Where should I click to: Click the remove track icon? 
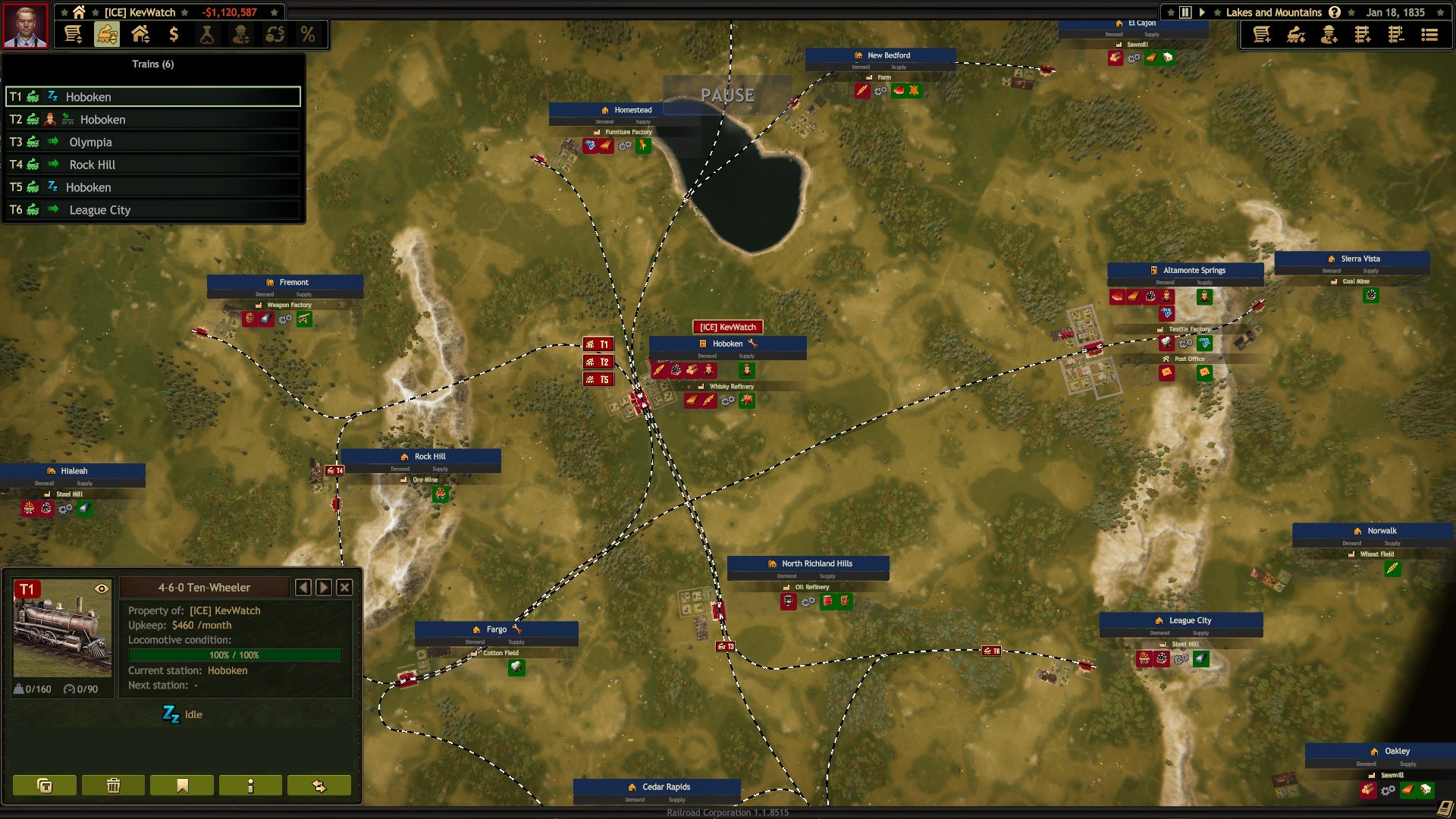pyautogui.click(x=1396, y=35)
